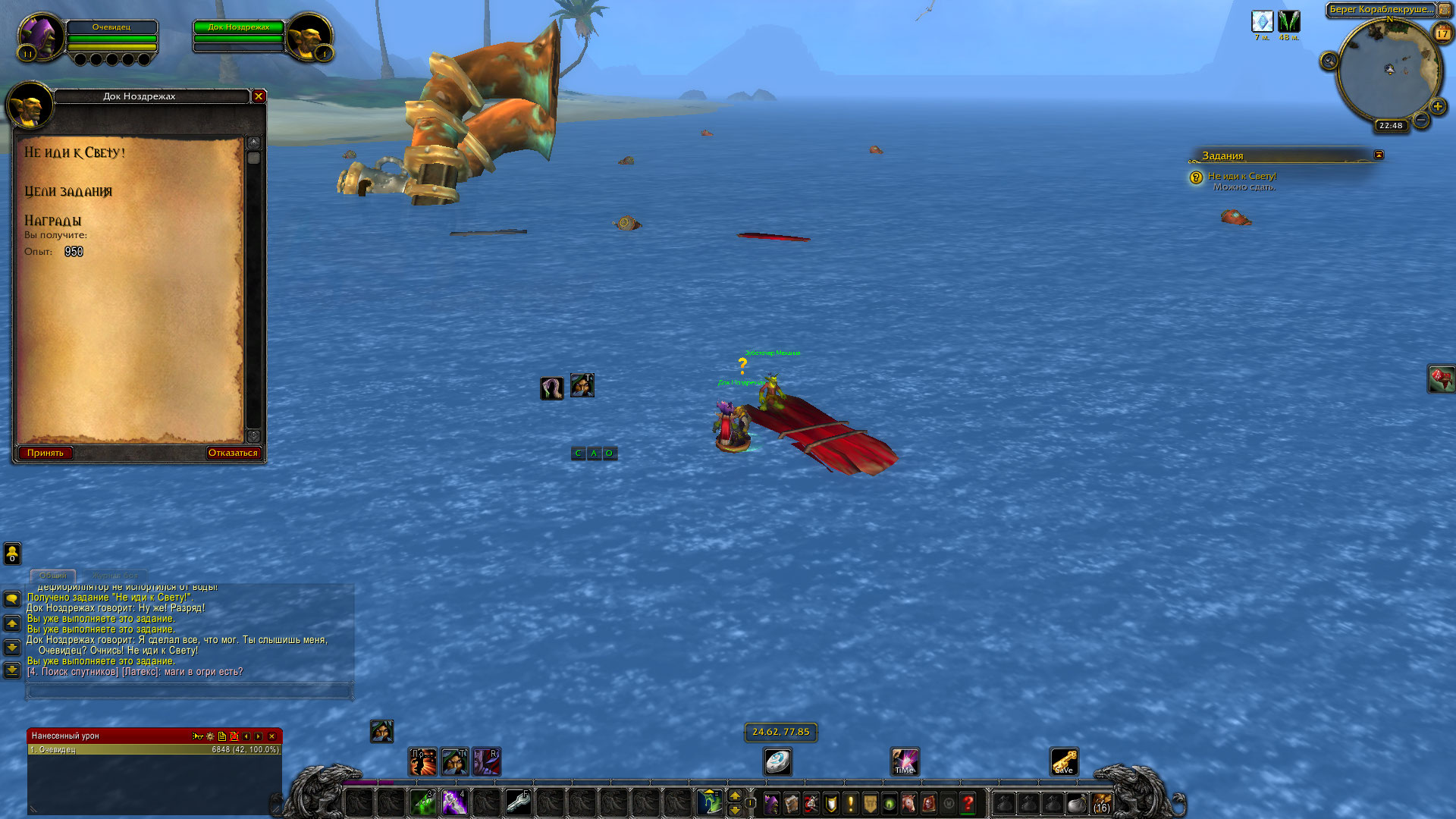Image resolution: width=1456 pixels, height=819 pixels.
Task: Jump chat to the bottom
Action: click(12, 670)
